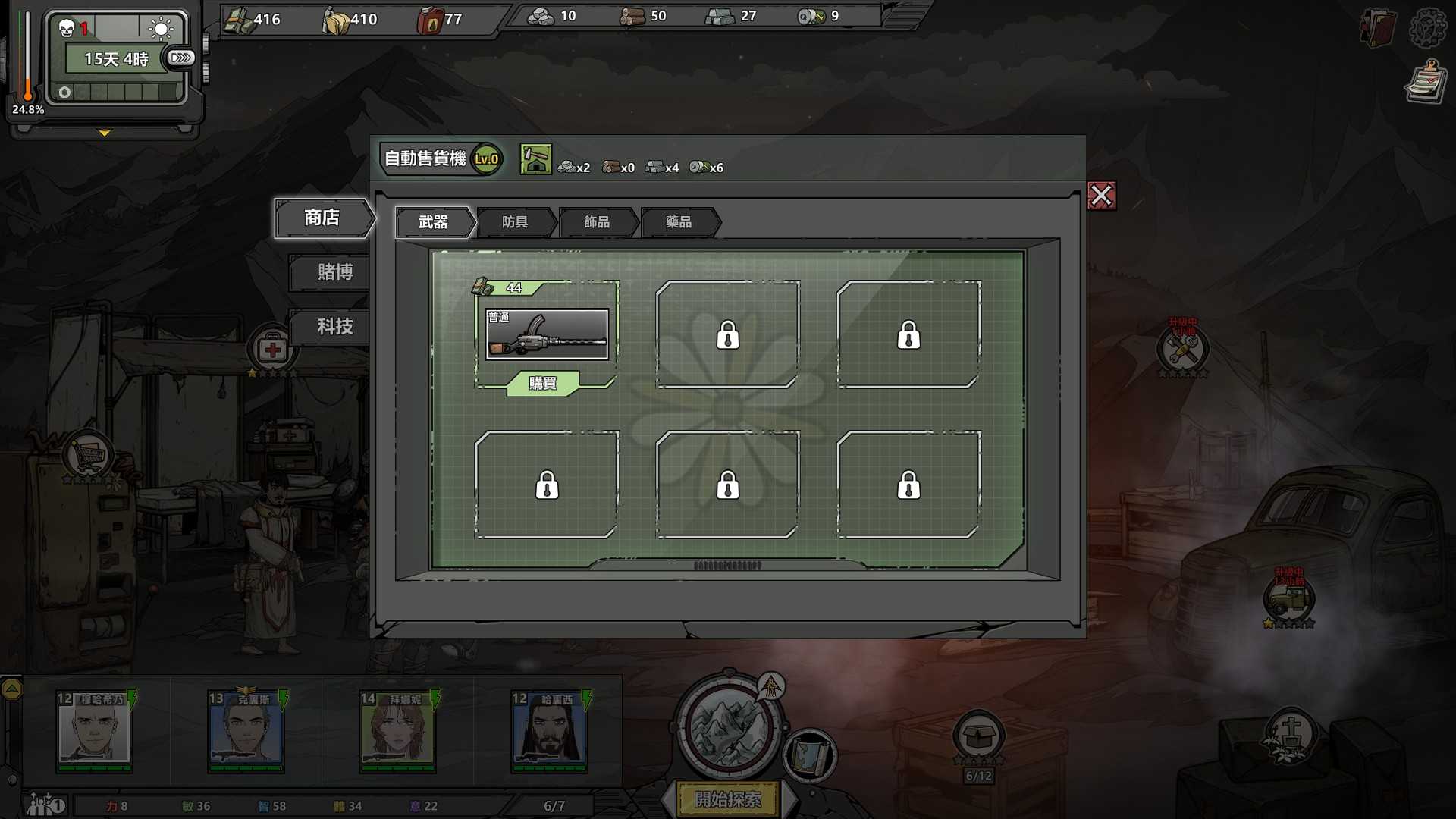Switch to the 防具 armor tab

tap(516, 222)
